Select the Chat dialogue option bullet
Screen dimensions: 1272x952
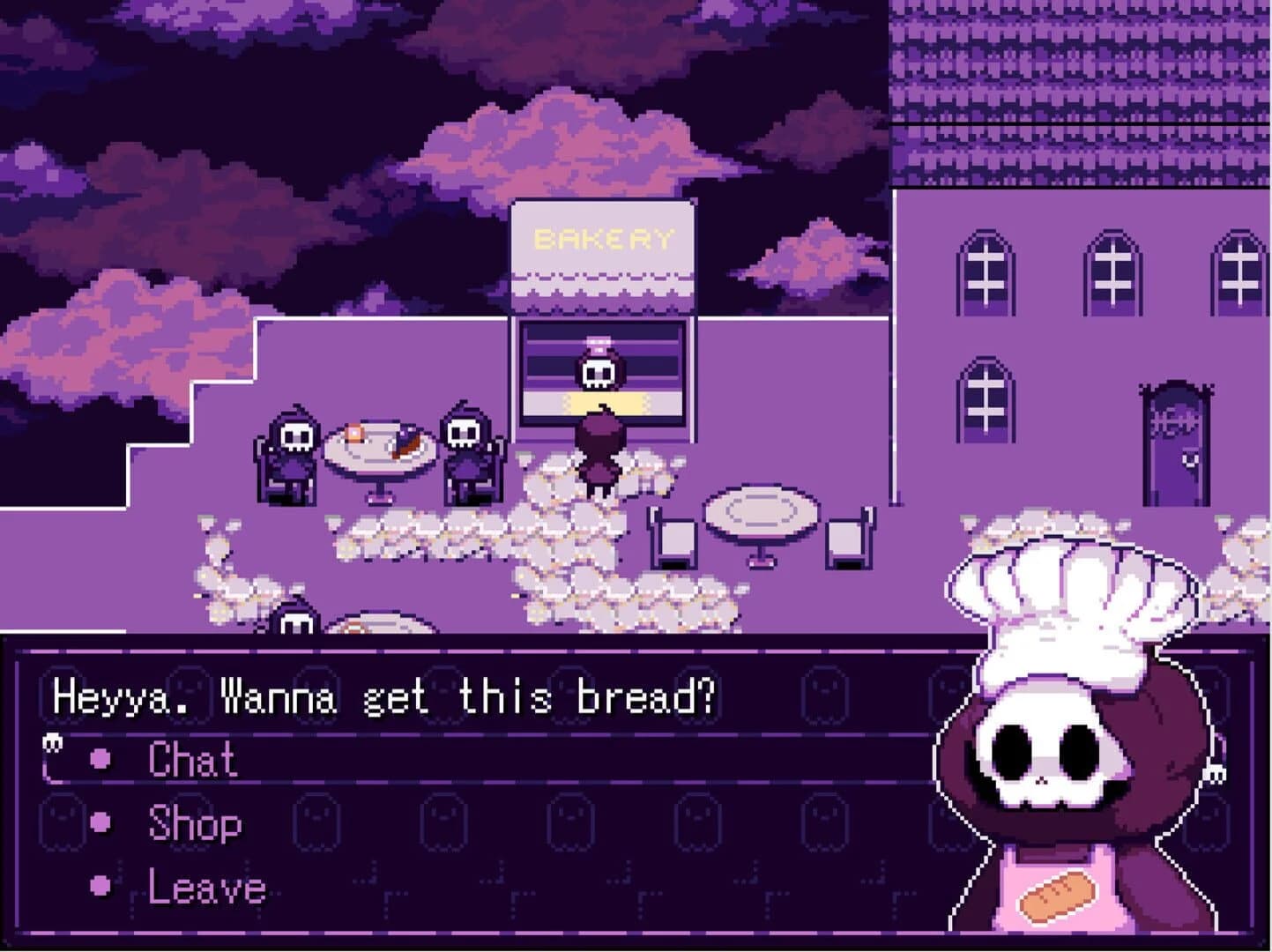click(102, 758)
